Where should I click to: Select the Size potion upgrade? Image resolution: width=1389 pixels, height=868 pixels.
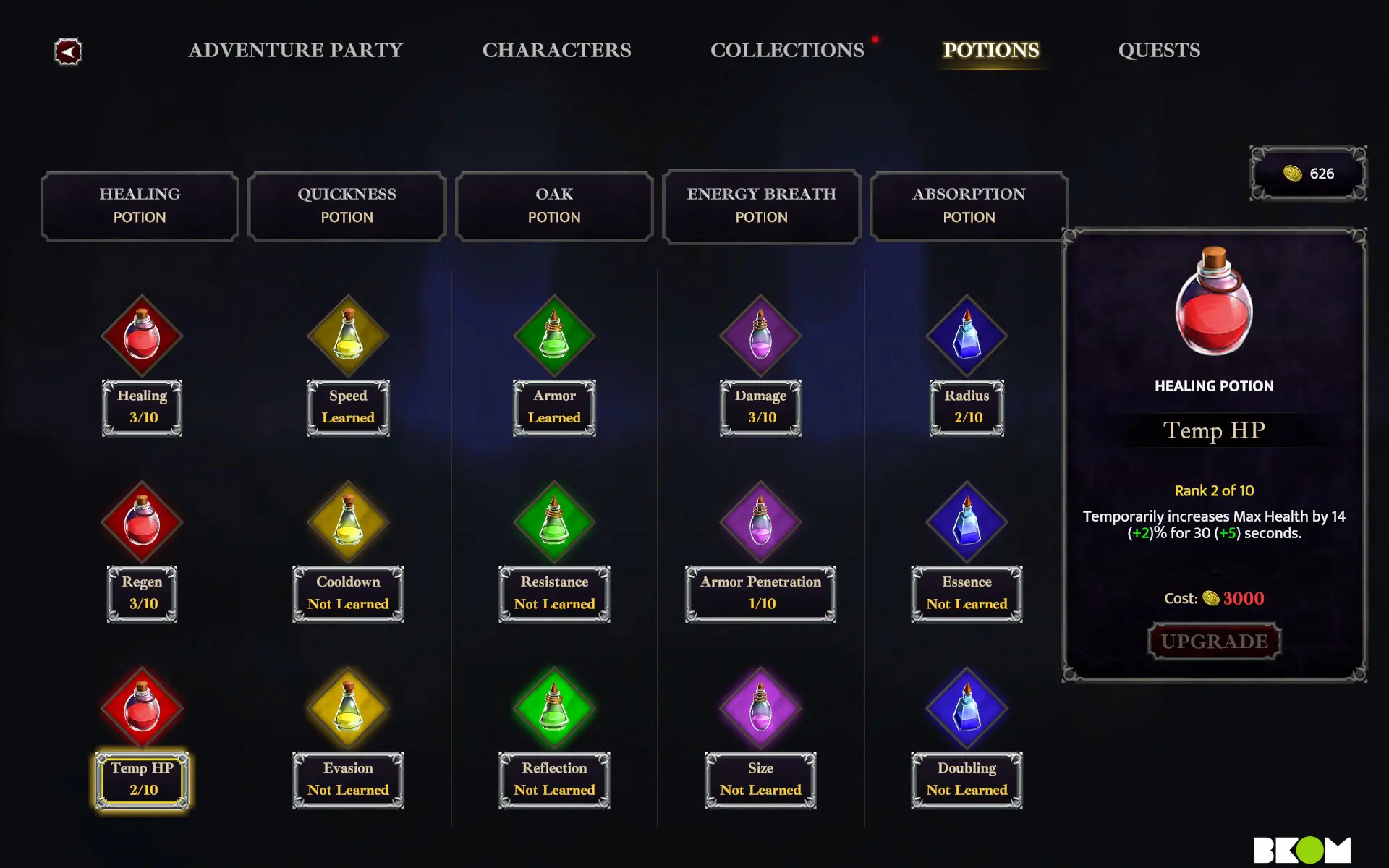pyautogui.click(x=760, y=708)
